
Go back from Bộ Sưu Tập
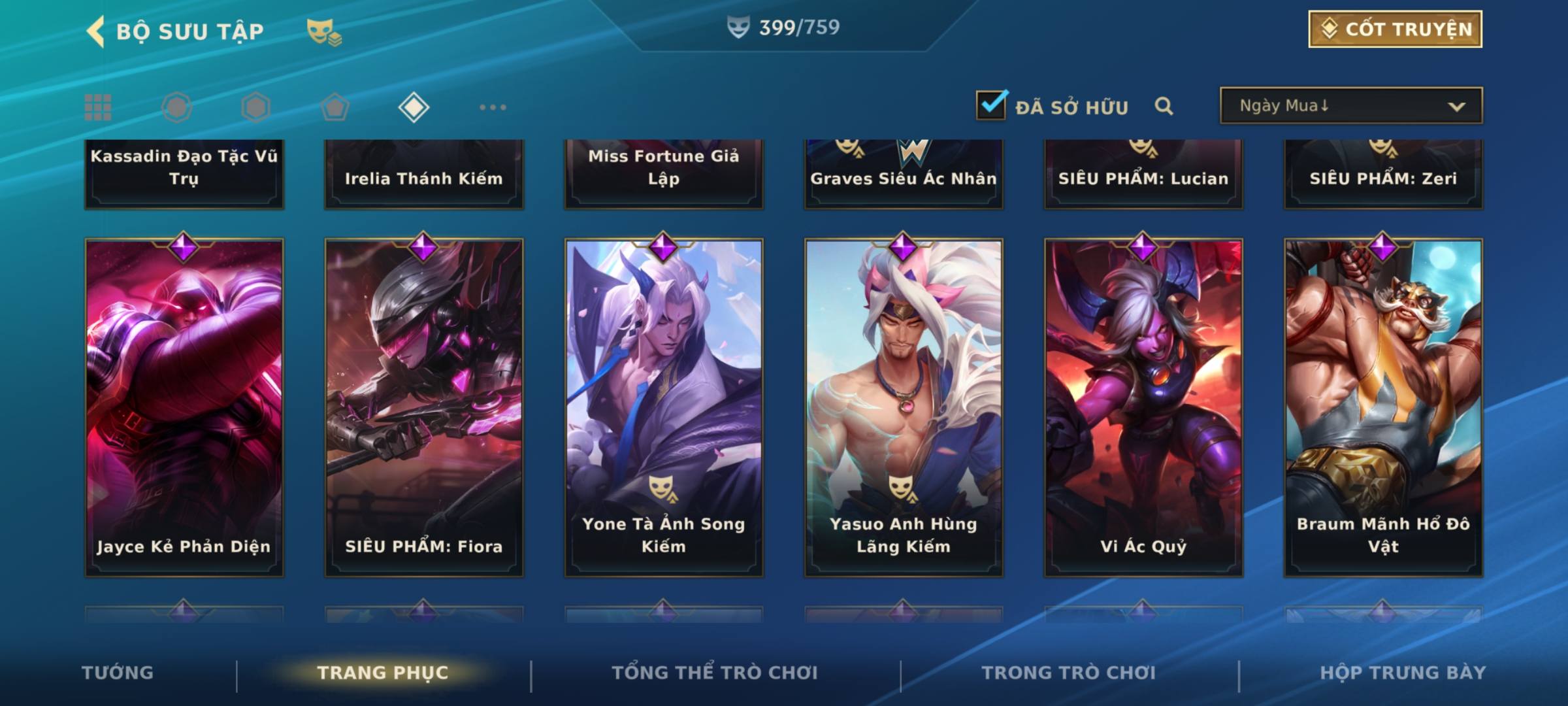(x=96, y=31)
